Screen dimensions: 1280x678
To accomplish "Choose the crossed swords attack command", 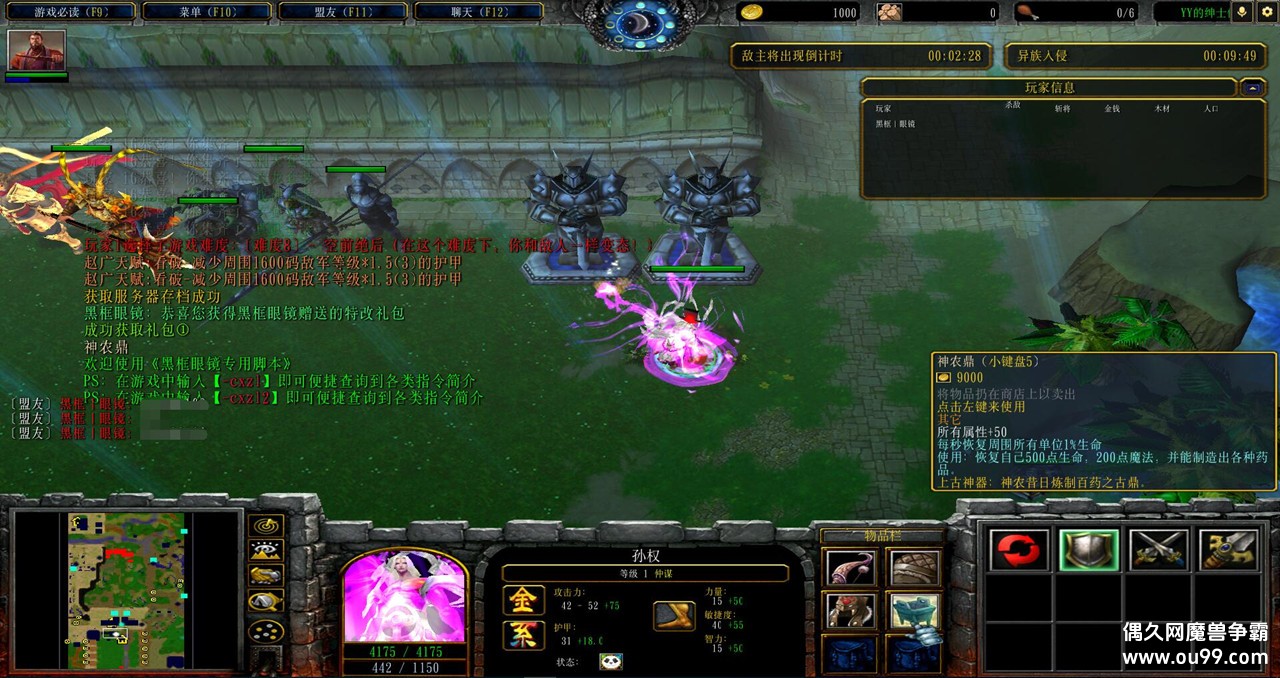I will tap(1159, 550).
